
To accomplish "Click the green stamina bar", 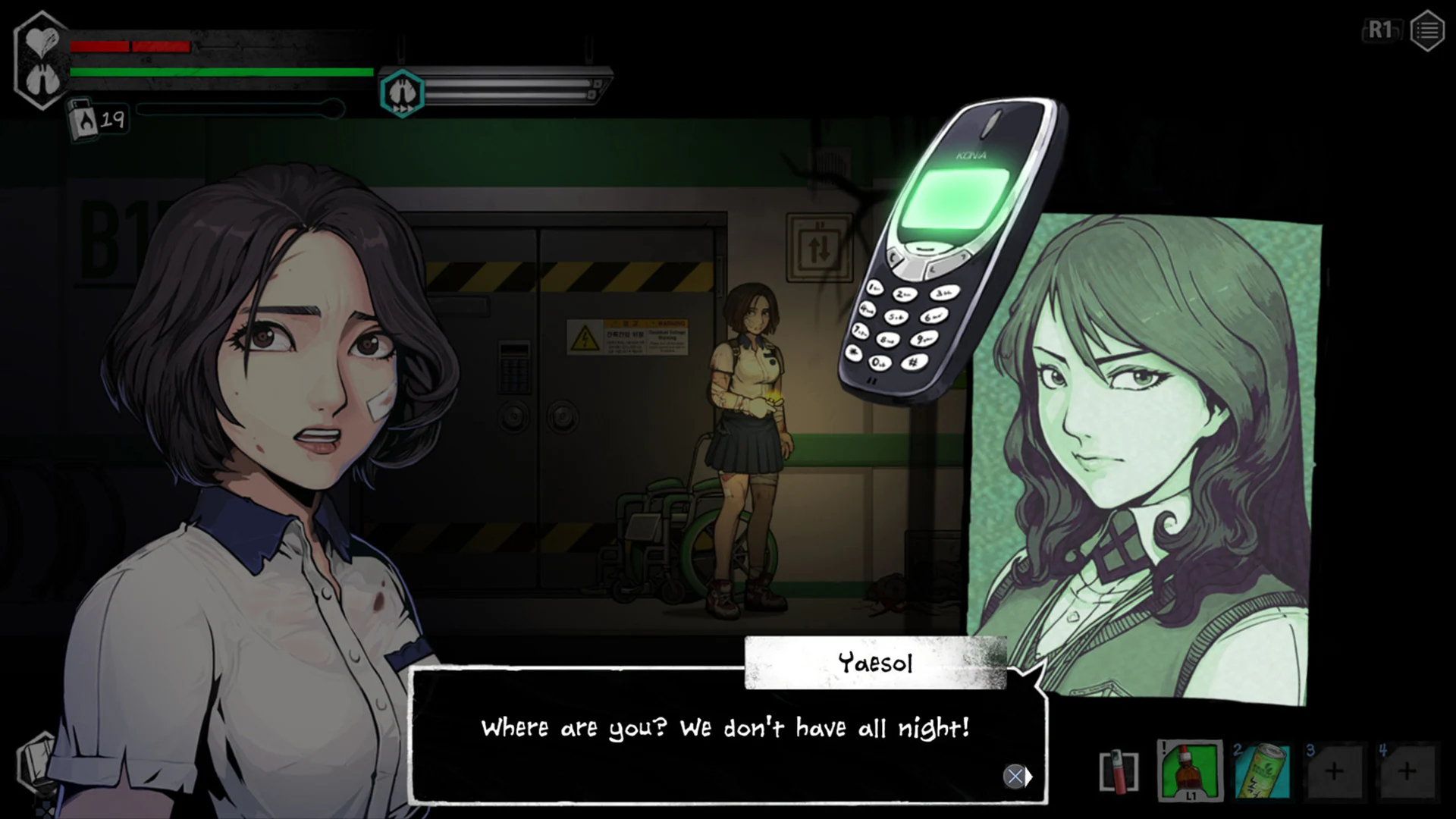I will click(220, 73).
